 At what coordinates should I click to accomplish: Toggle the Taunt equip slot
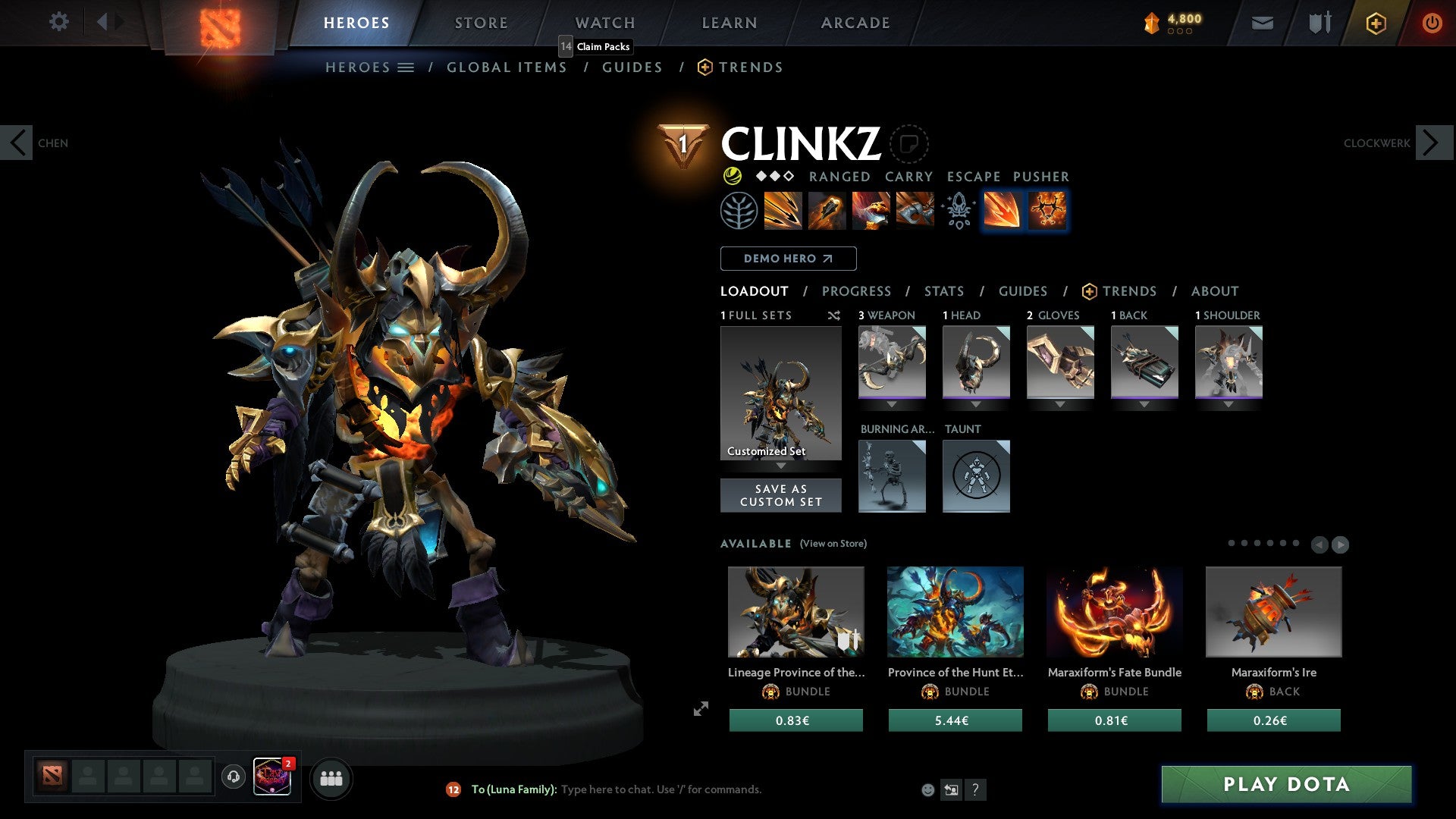976,476
